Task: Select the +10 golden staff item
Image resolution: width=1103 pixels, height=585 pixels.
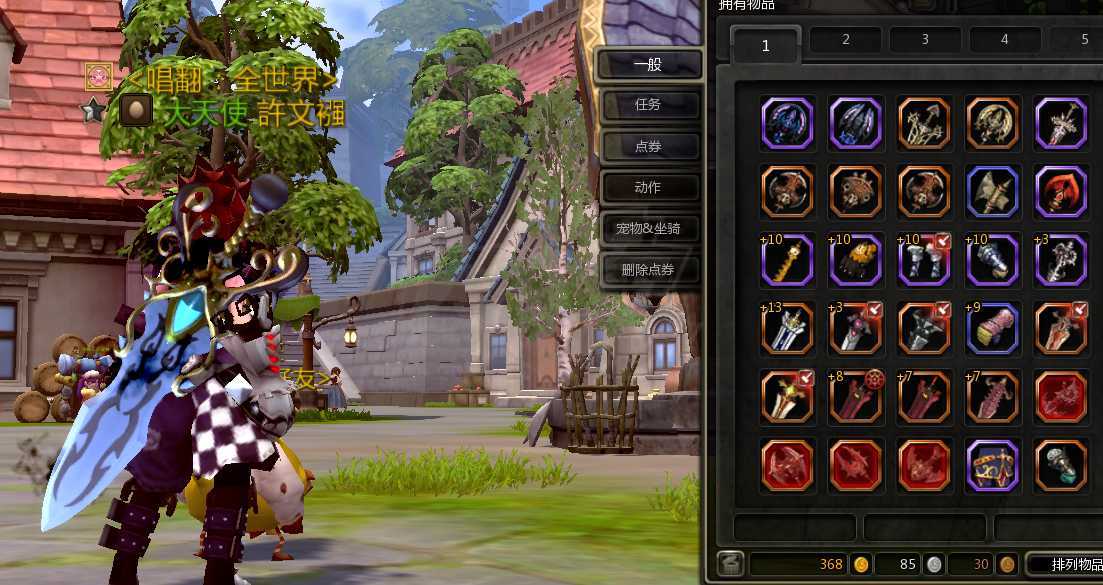Action: point(787,260)
